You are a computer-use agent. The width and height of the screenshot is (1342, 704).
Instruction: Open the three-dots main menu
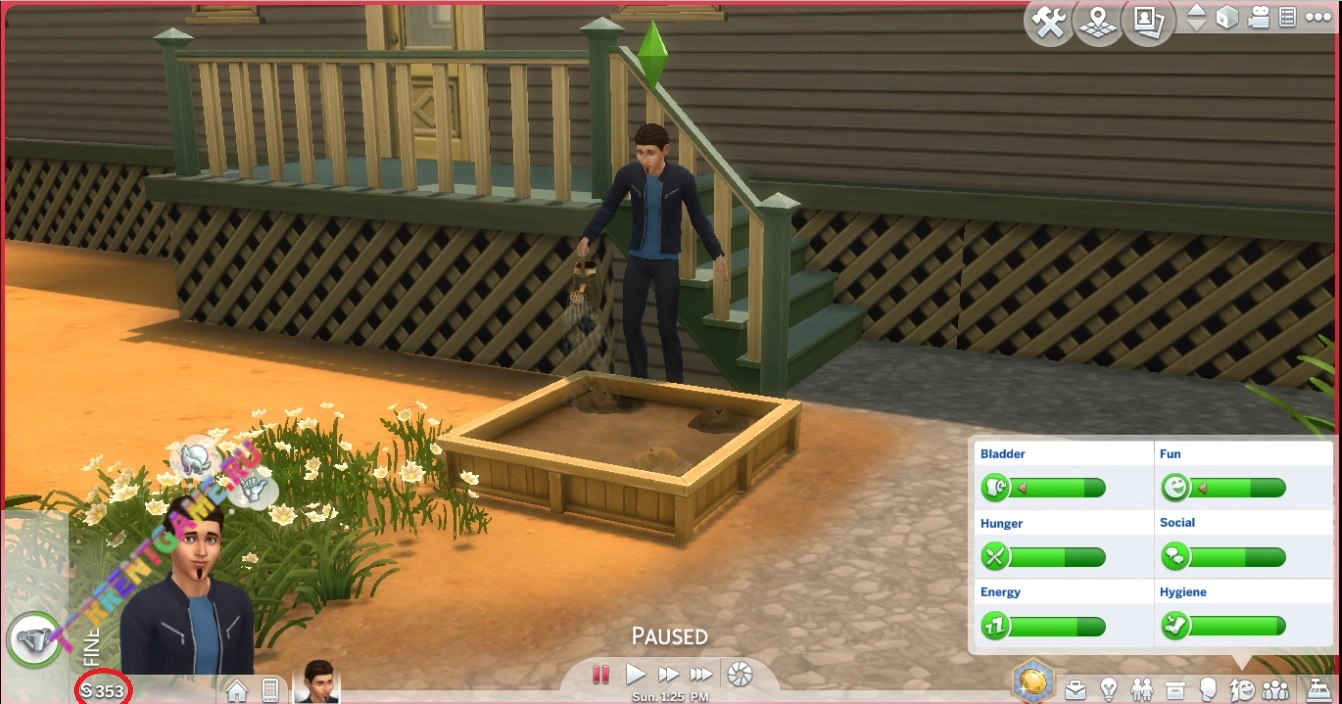click(1318, 18)
